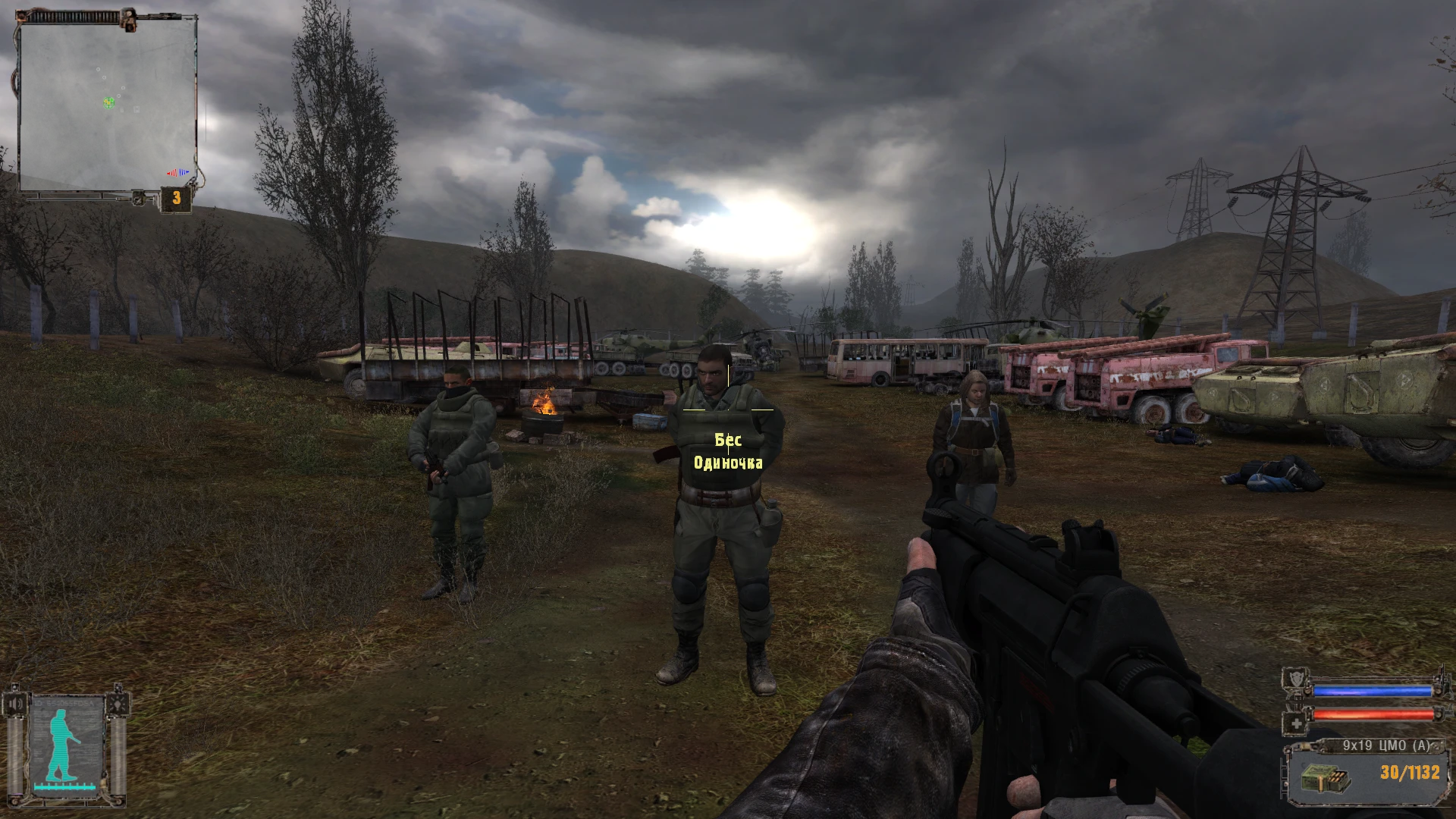Select the ID 554065FDSA text field
The width and height of the screenshot is (1456, 819).
[x=63, y=703]
